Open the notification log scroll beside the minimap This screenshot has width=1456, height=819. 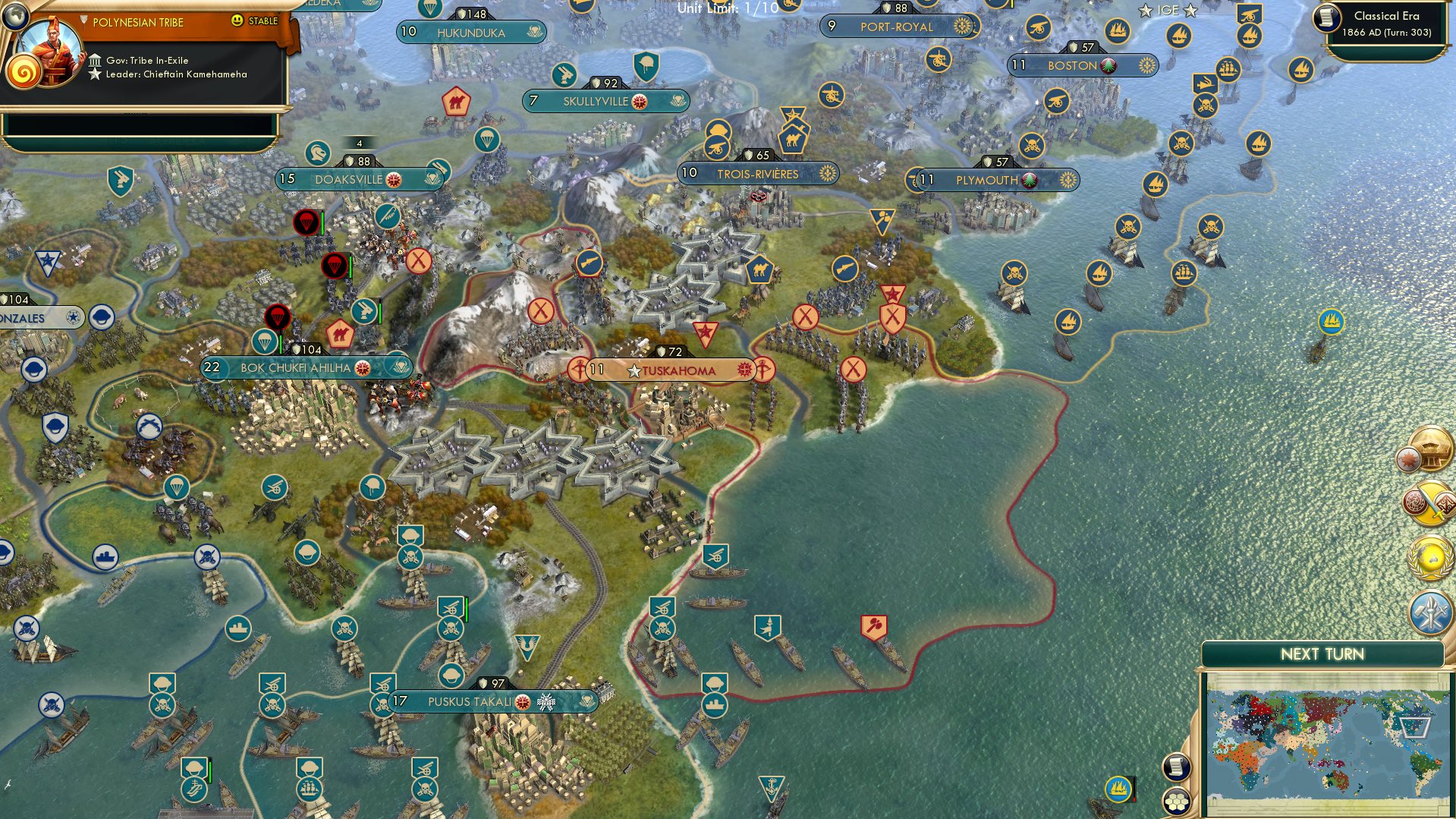pyautogui.click(x=1177, y=767)
